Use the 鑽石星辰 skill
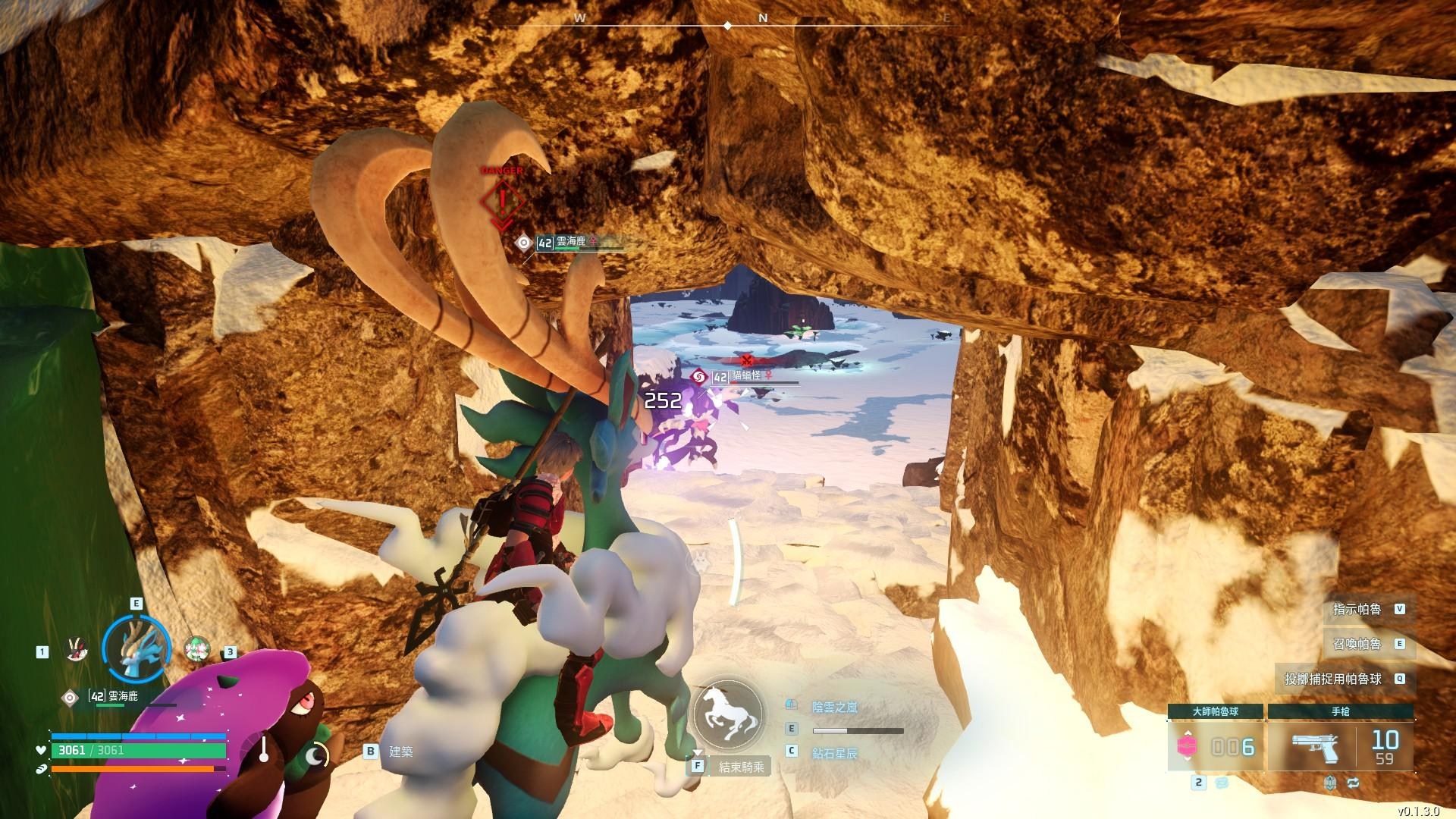Viewport: 1456px width, 819px height. (834, 753)
